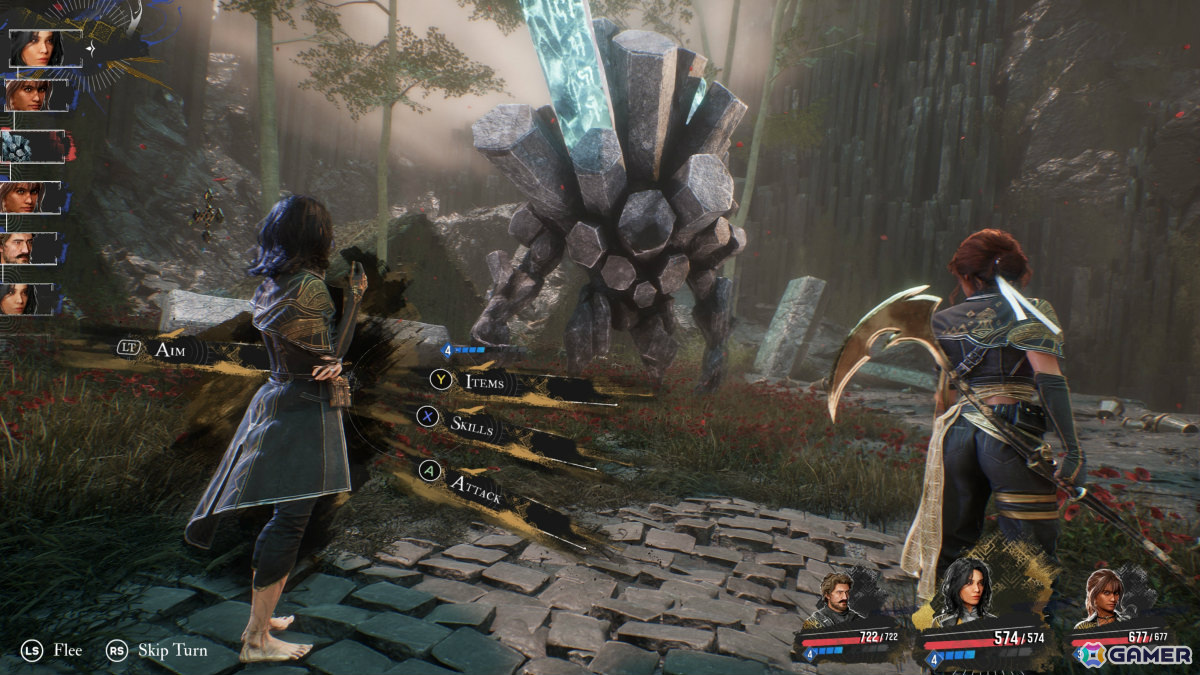
Task: Skip the current turn
Action: [172, 650]
